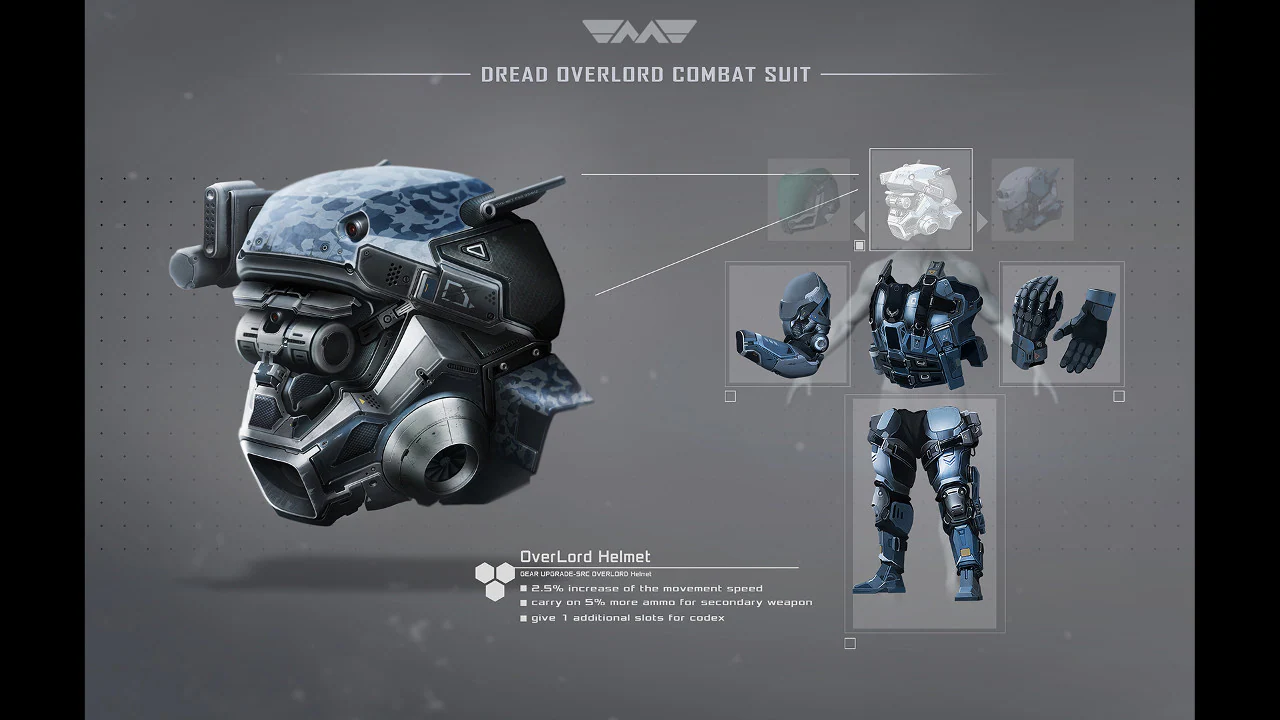Select the armored gloves slot
The image size is (1280, 720).
coord(1062,324)
